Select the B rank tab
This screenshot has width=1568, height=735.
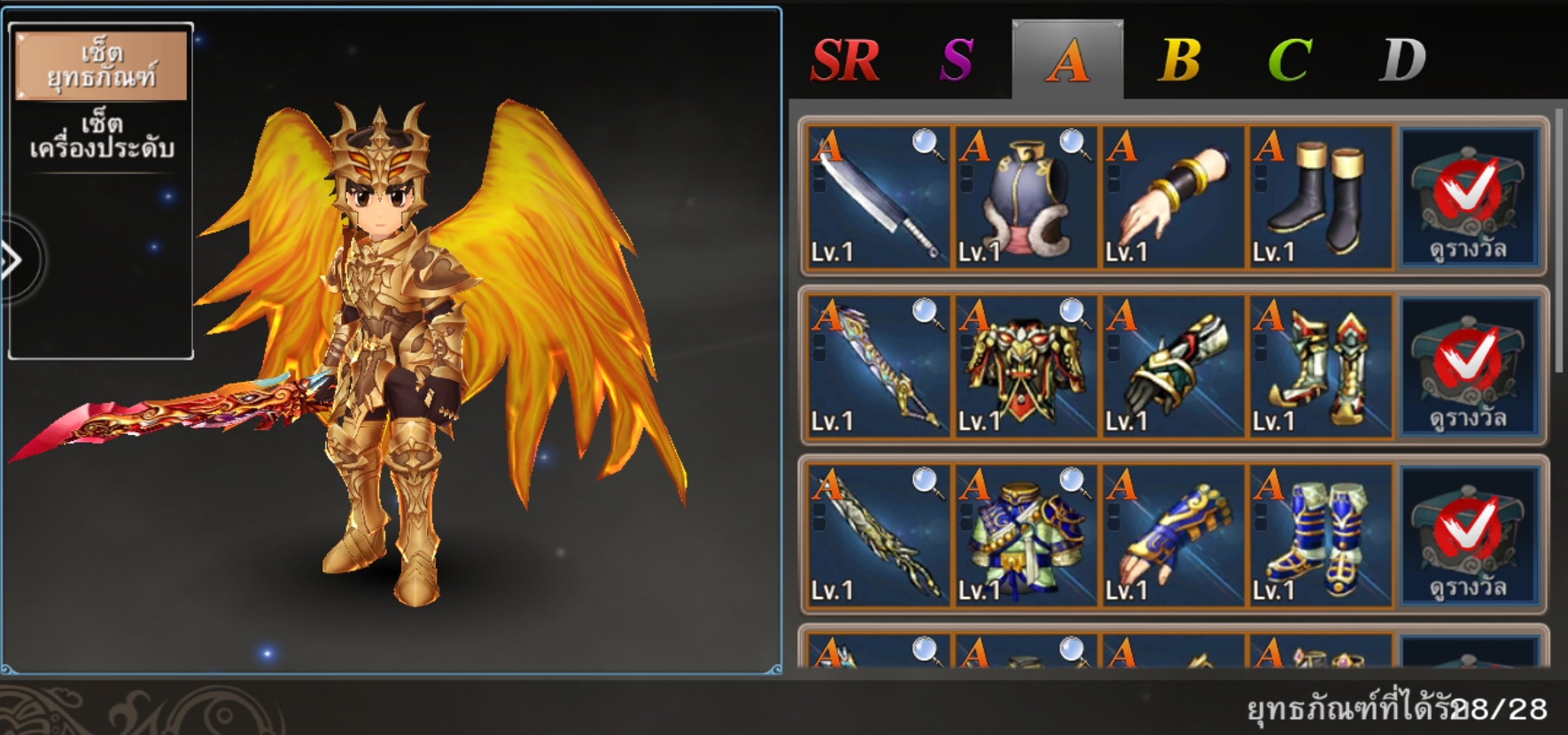point(1179,60)
